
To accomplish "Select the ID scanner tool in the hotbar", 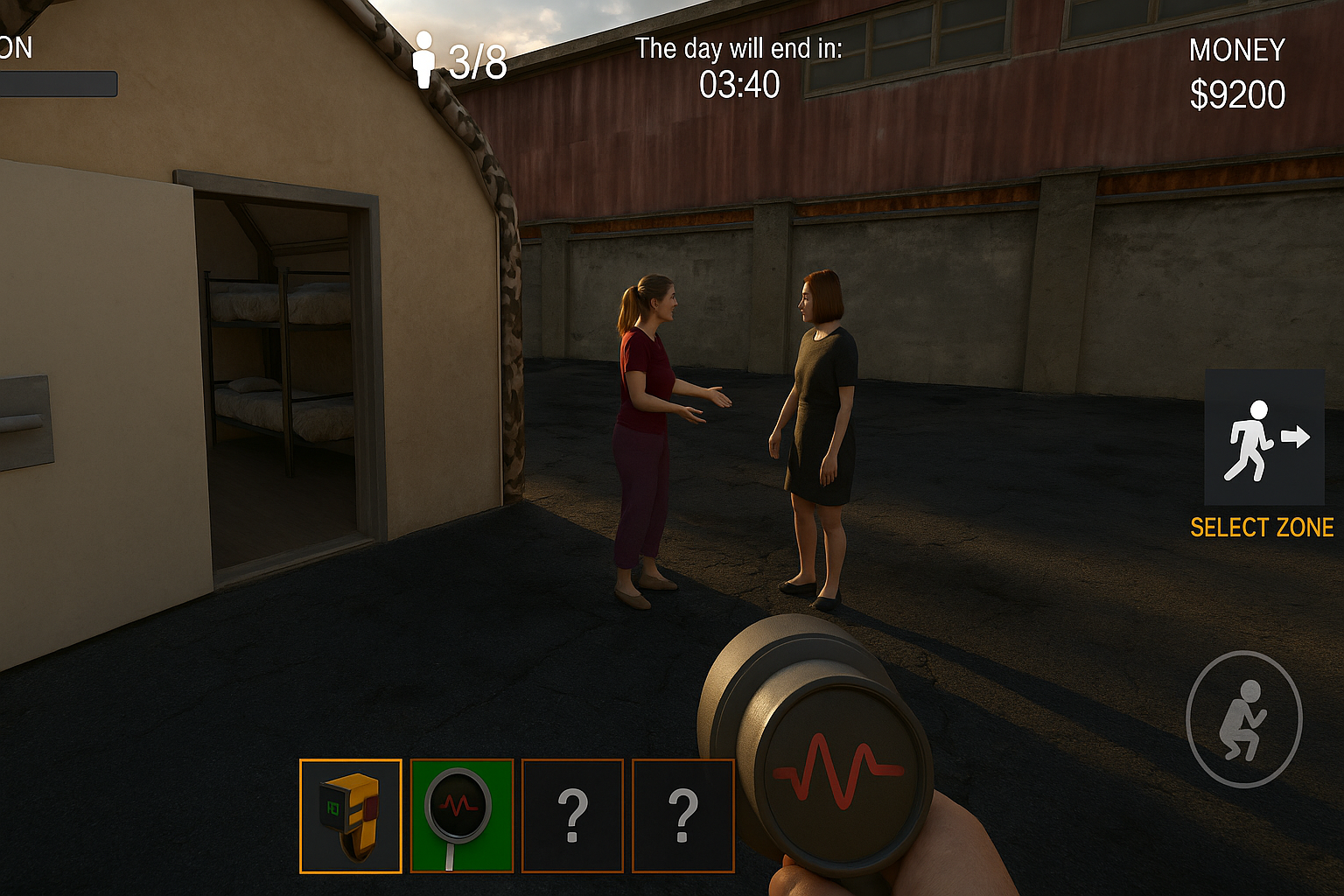I will tap(350, 814).
